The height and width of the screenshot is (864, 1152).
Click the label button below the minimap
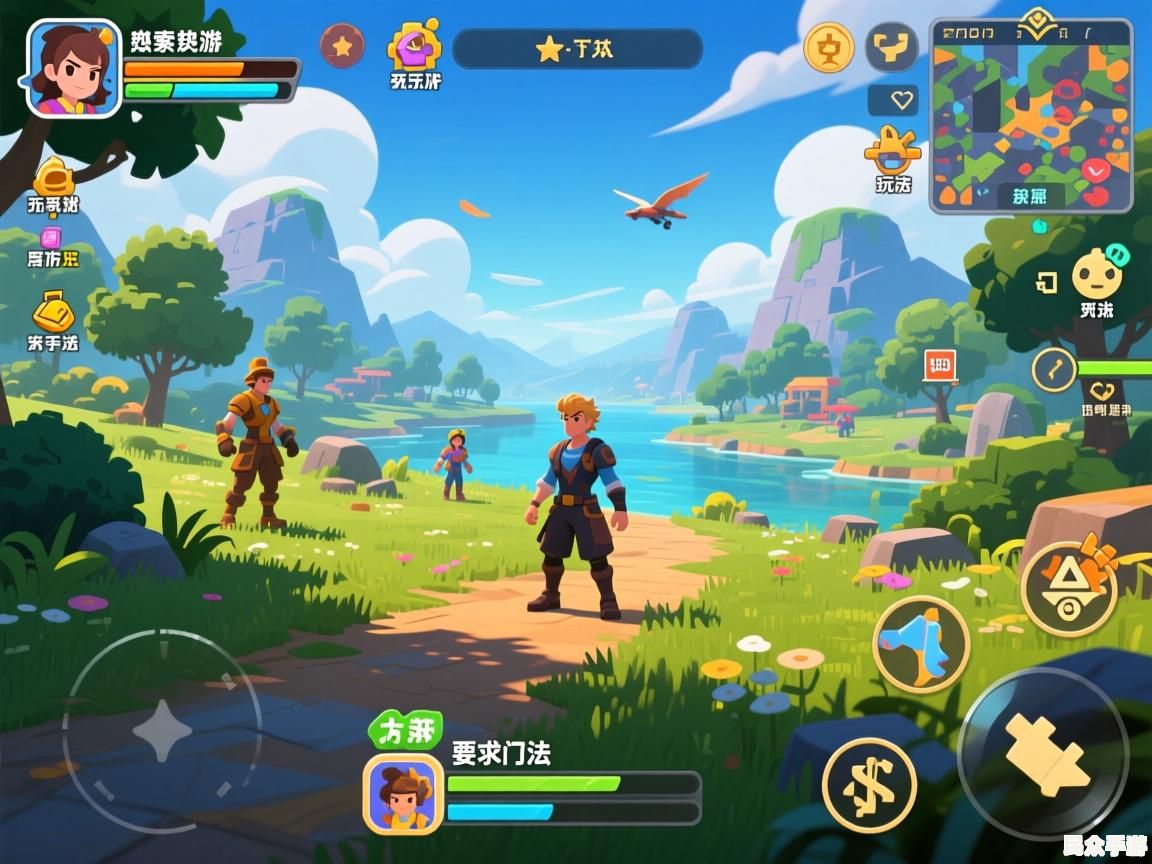tap(1030, 196)
